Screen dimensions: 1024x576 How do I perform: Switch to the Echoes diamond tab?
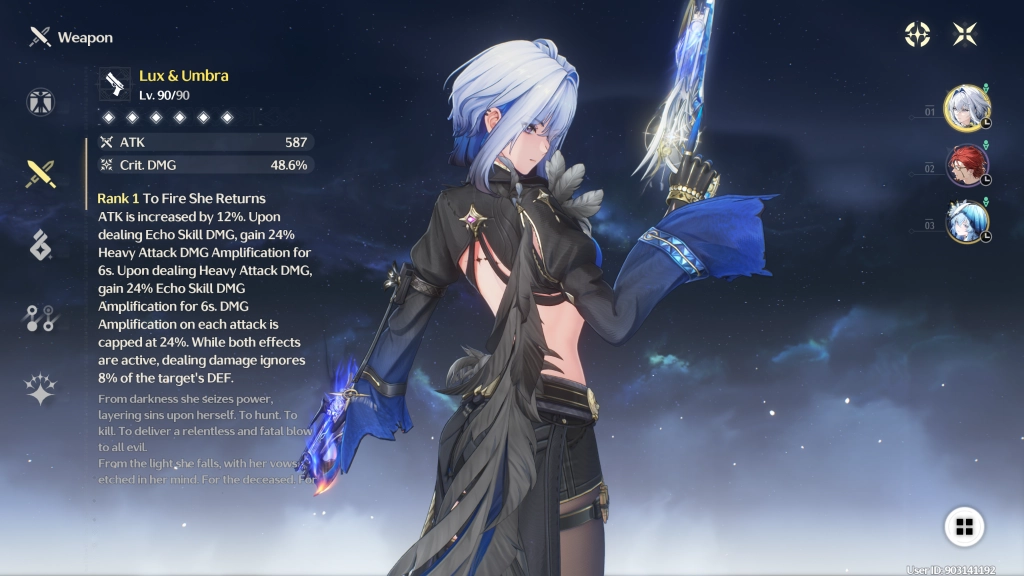tap(41, 245)
